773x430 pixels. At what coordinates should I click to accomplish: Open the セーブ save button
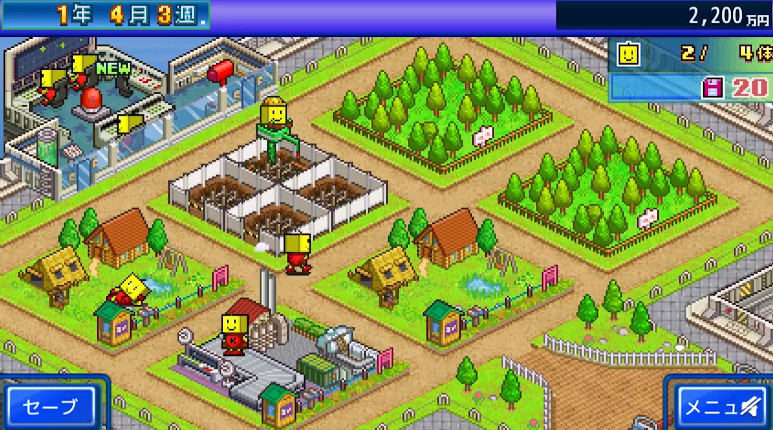coord(50,405)
